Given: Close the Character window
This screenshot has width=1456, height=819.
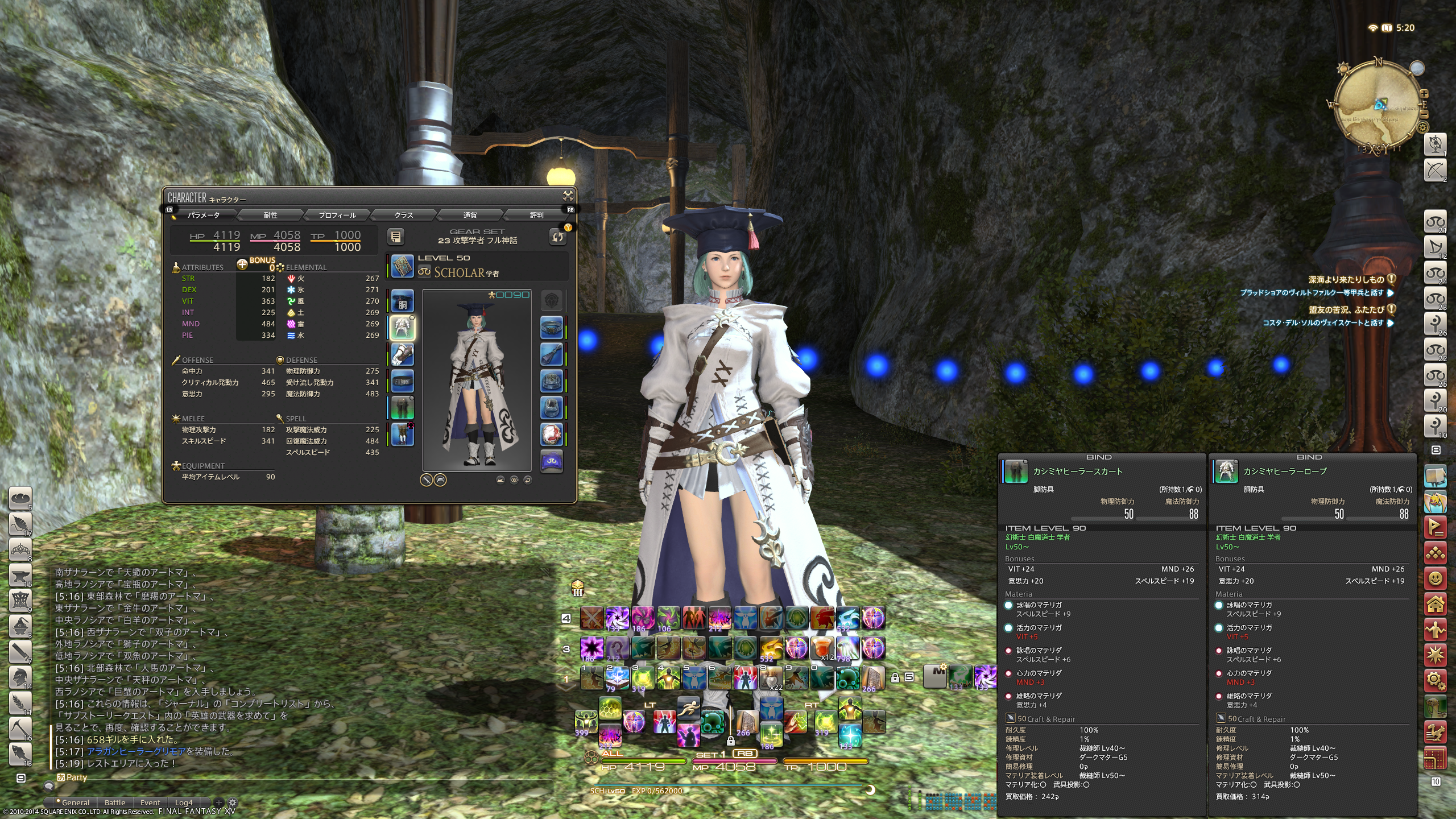Looking at the screenshot, I should (568, 196).
